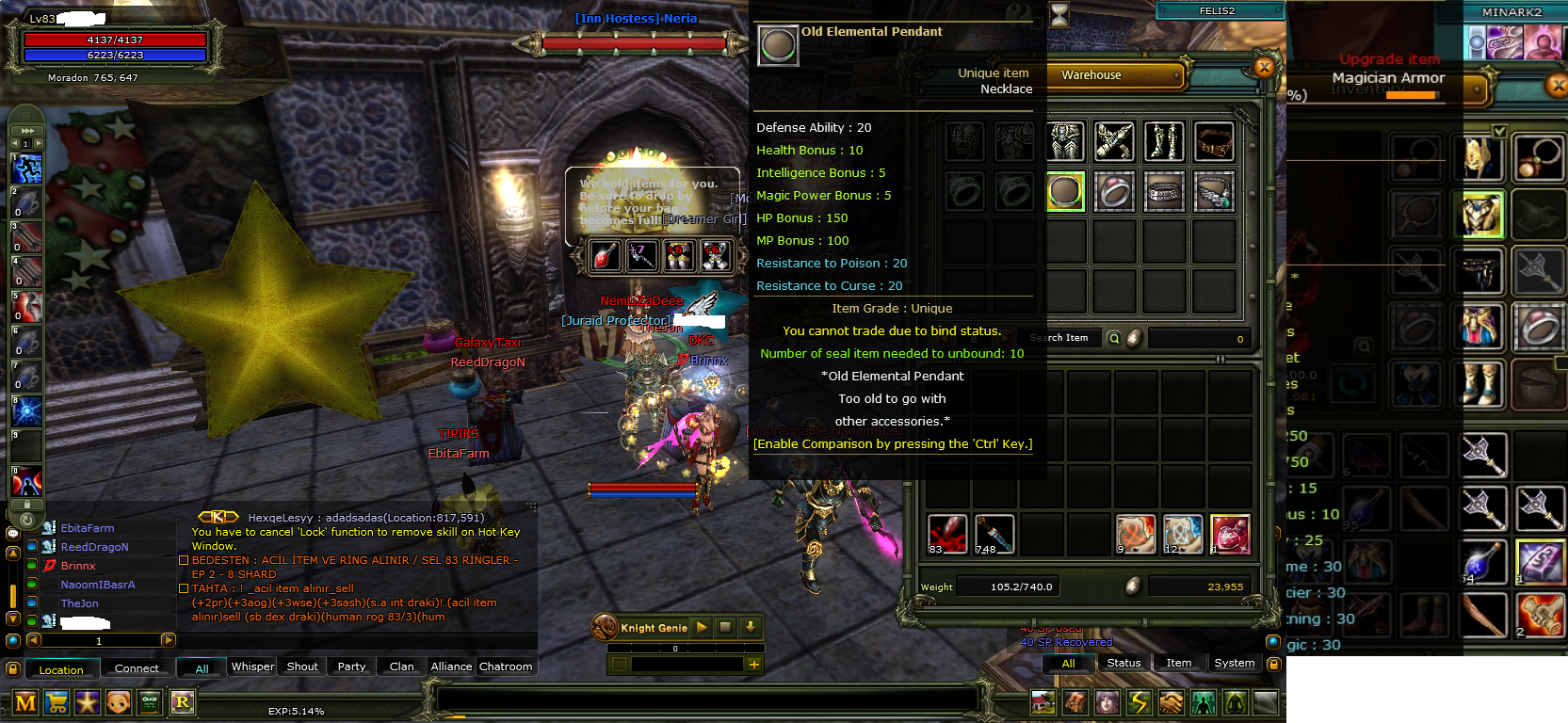This screenshot has width=1568, height=723.
Task: Open the System log tab
Action: (1234, 663)
